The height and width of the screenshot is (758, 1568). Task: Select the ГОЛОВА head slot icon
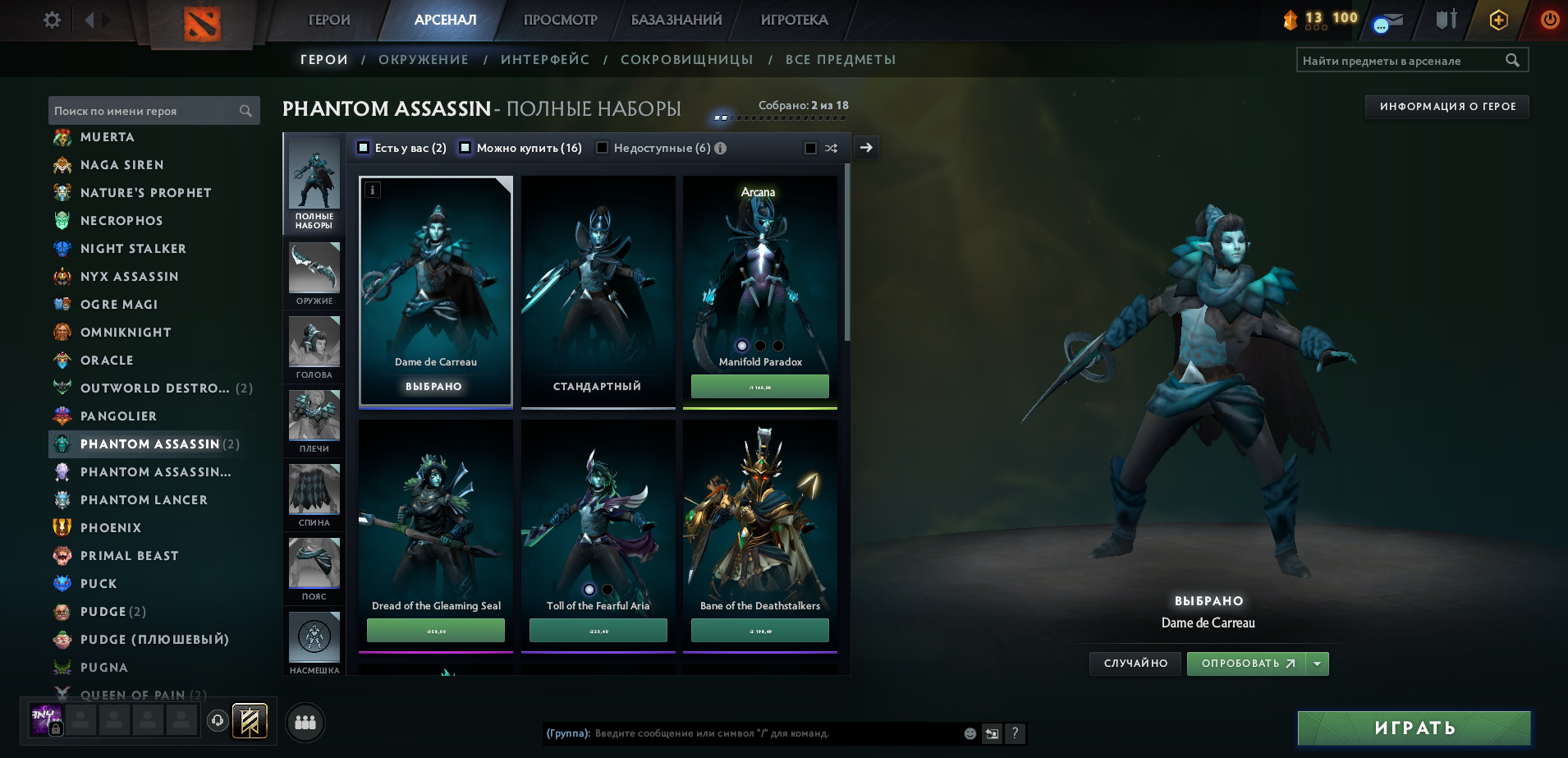tap(314, 342)
